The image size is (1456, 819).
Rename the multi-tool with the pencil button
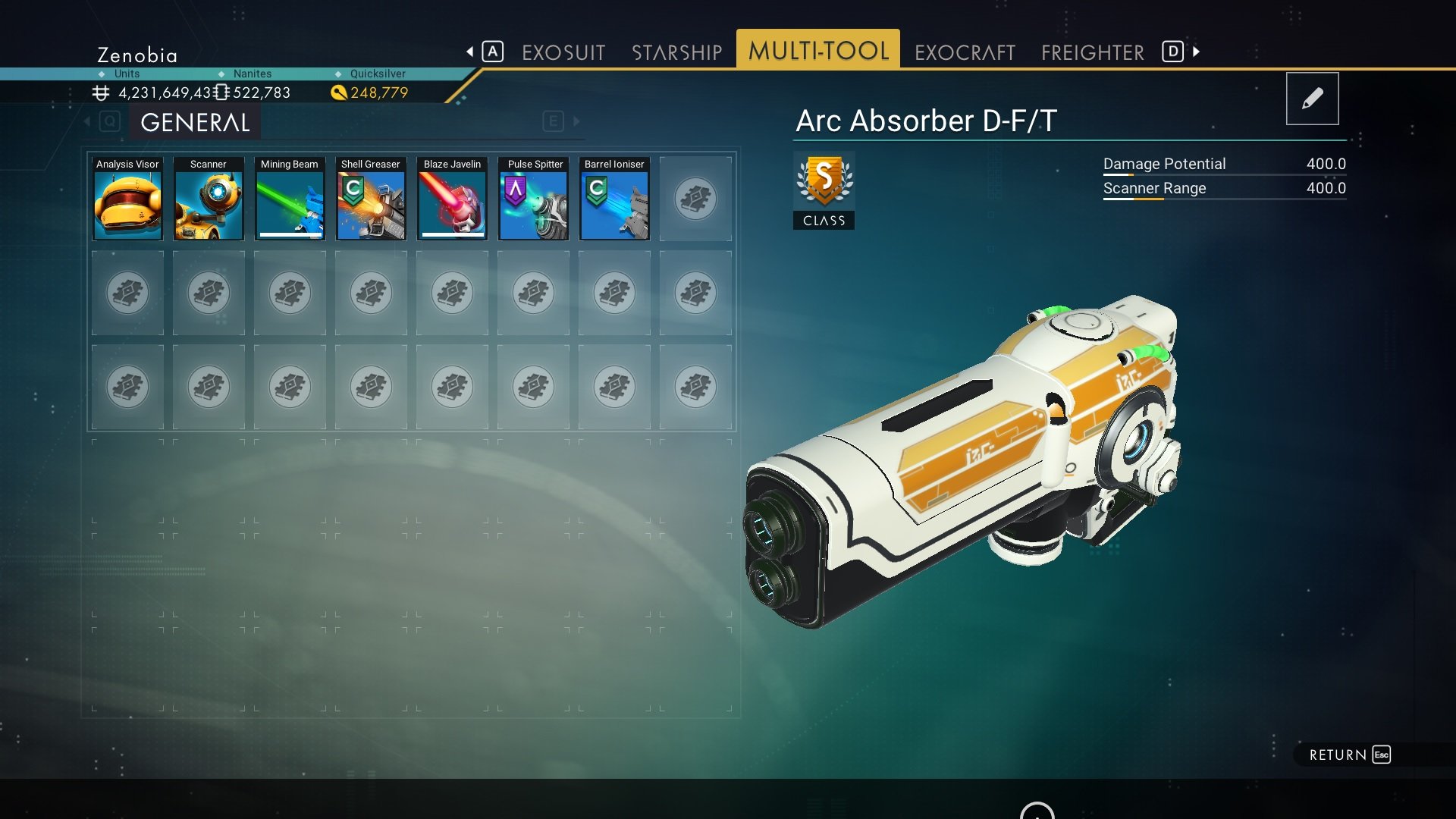(x=1312, y=99)
